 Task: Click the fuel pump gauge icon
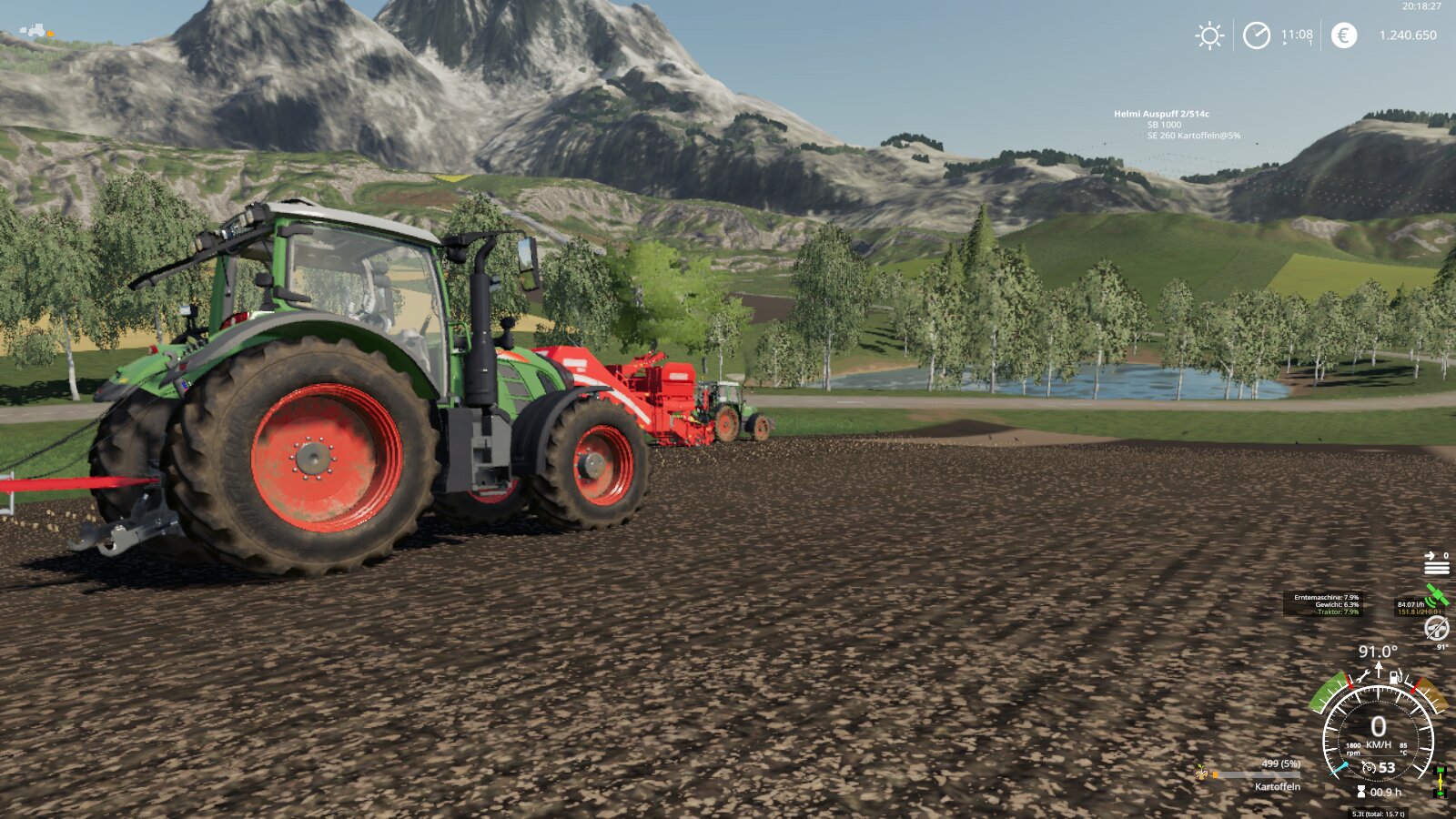coord(1395,676)
